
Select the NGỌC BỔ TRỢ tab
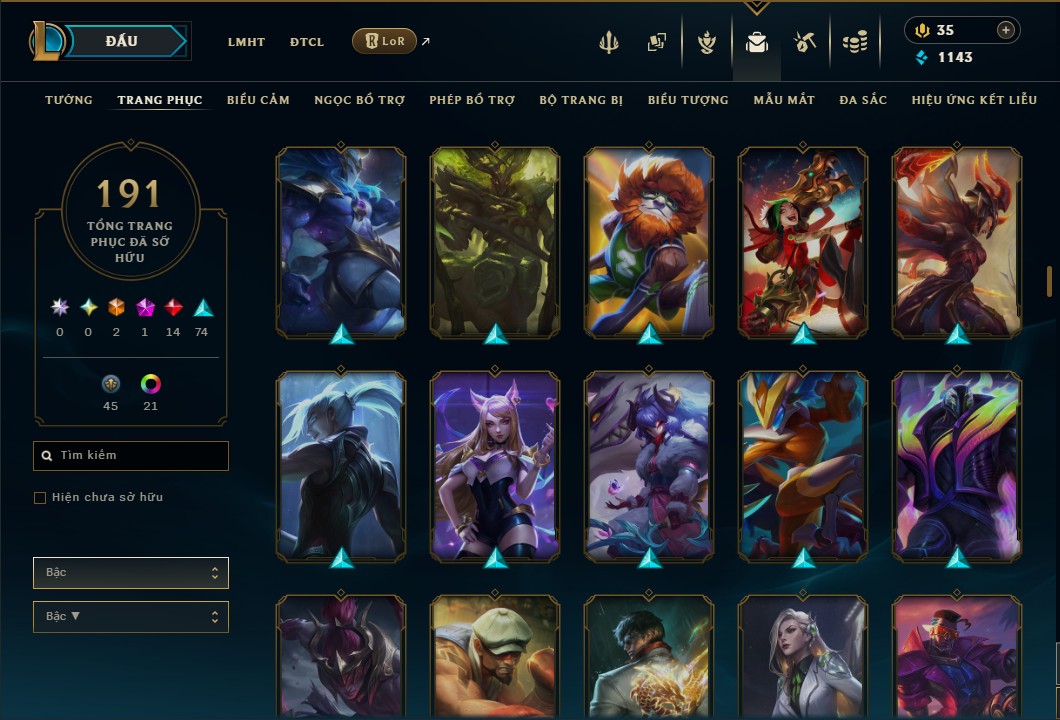pos(359,100)
